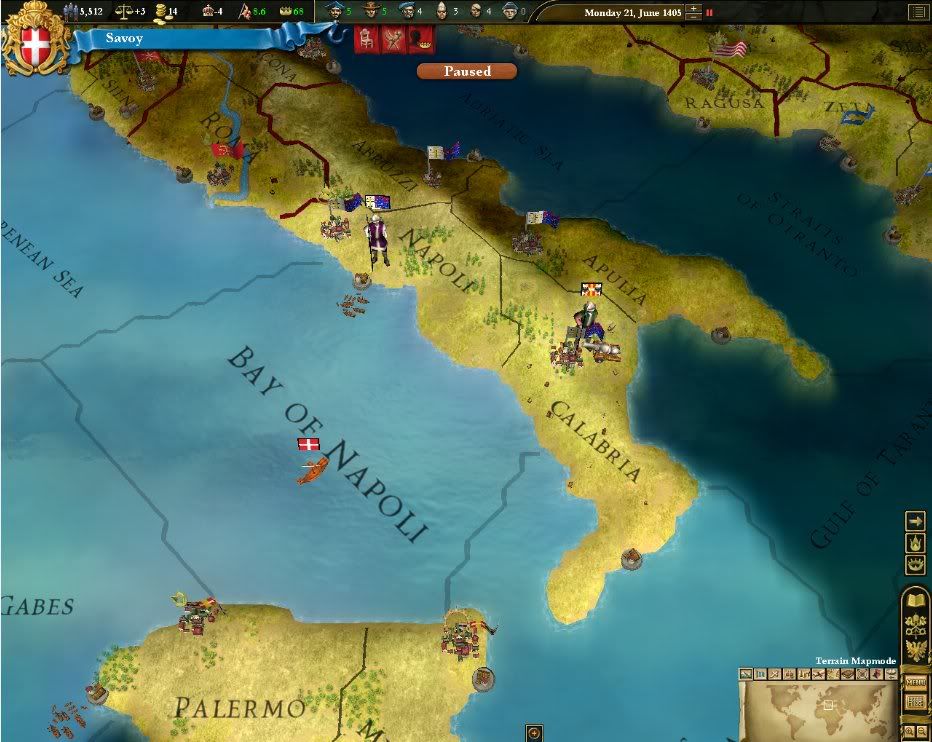Open the Holy Roman Empire eagle icon
This screenshot has height=742, width=932.
[915, 650]
